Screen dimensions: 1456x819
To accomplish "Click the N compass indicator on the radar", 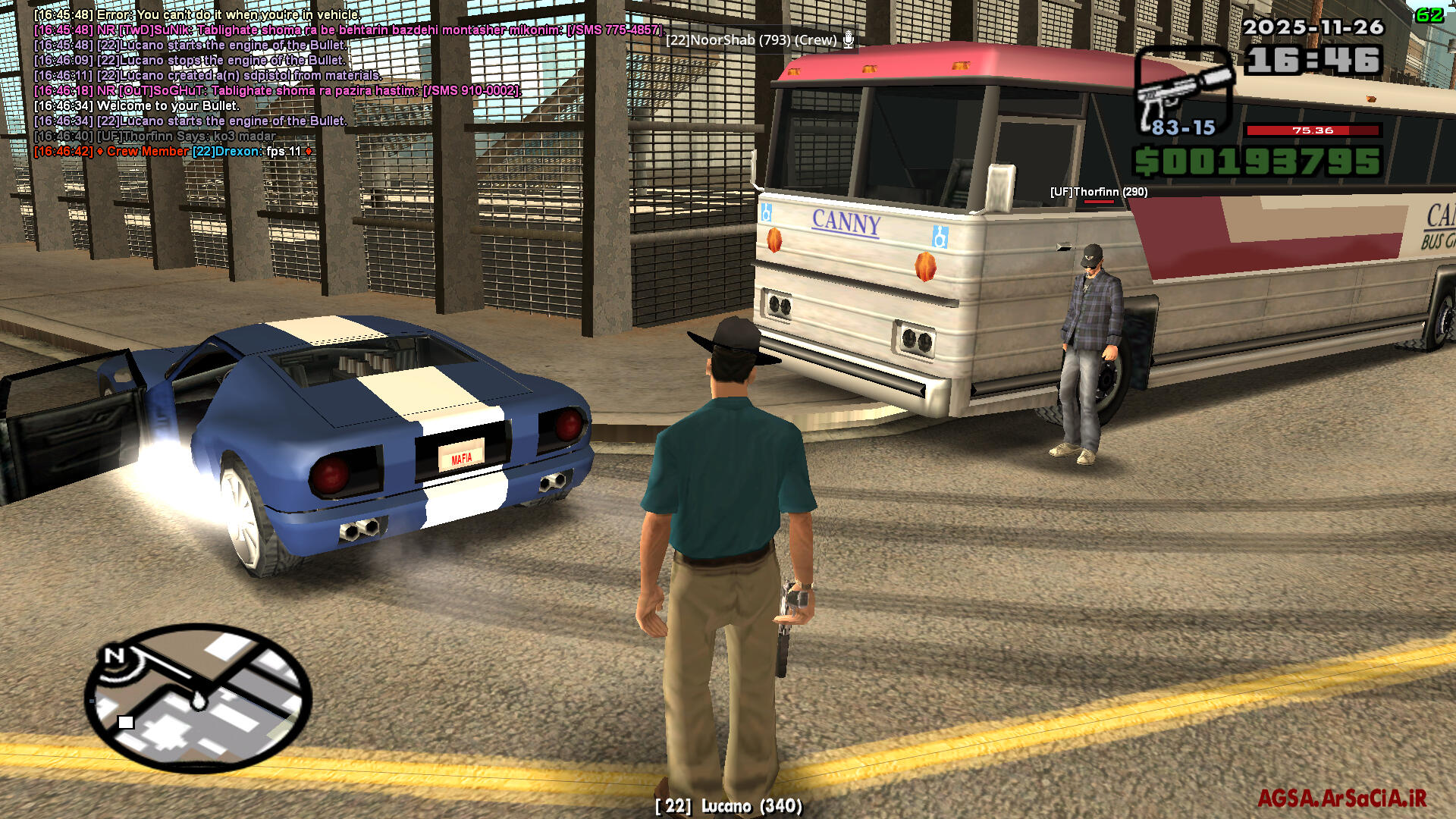I will 115,656.
